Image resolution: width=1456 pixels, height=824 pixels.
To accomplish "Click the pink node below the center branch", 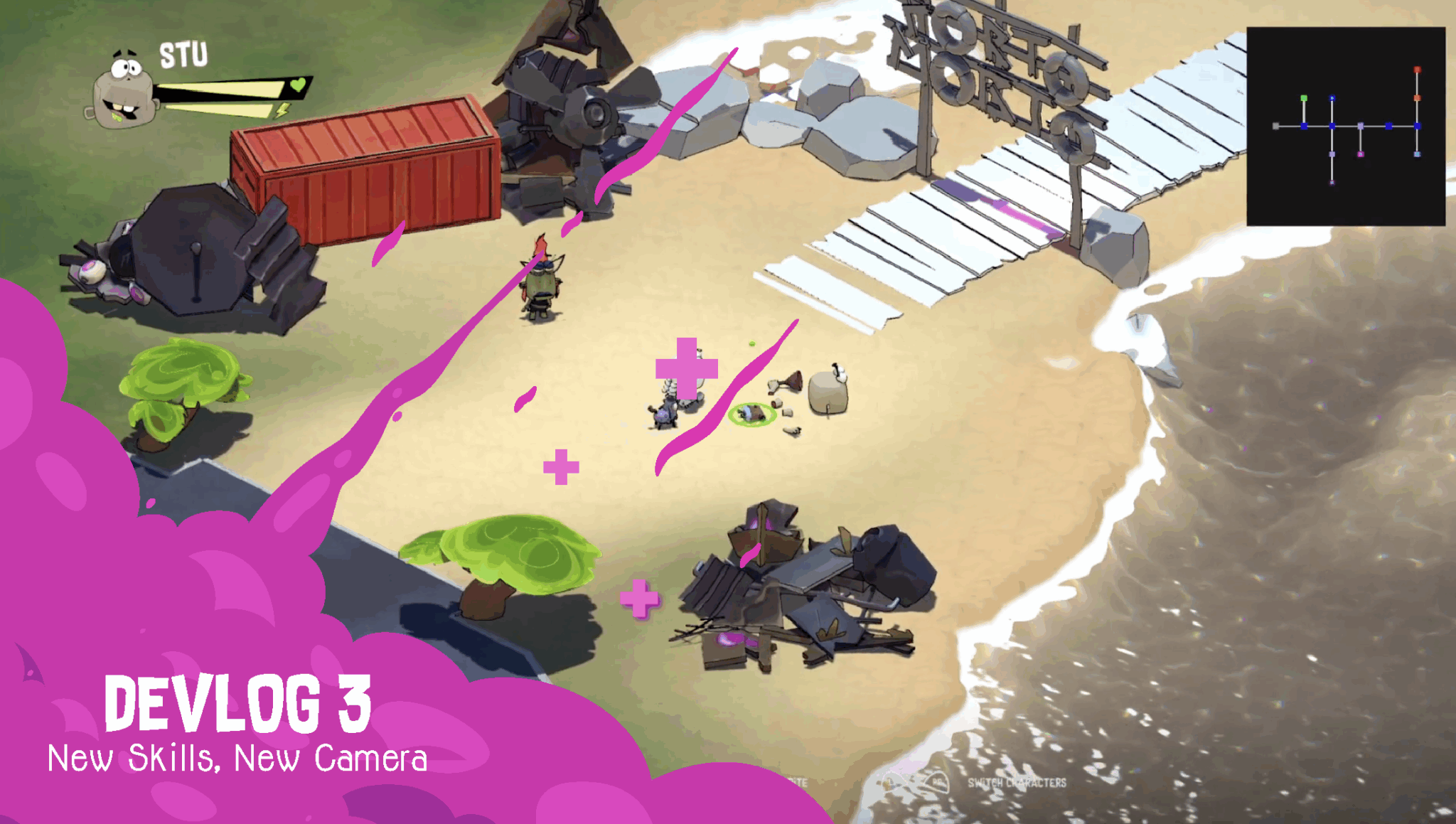I will pos(1361,154).
